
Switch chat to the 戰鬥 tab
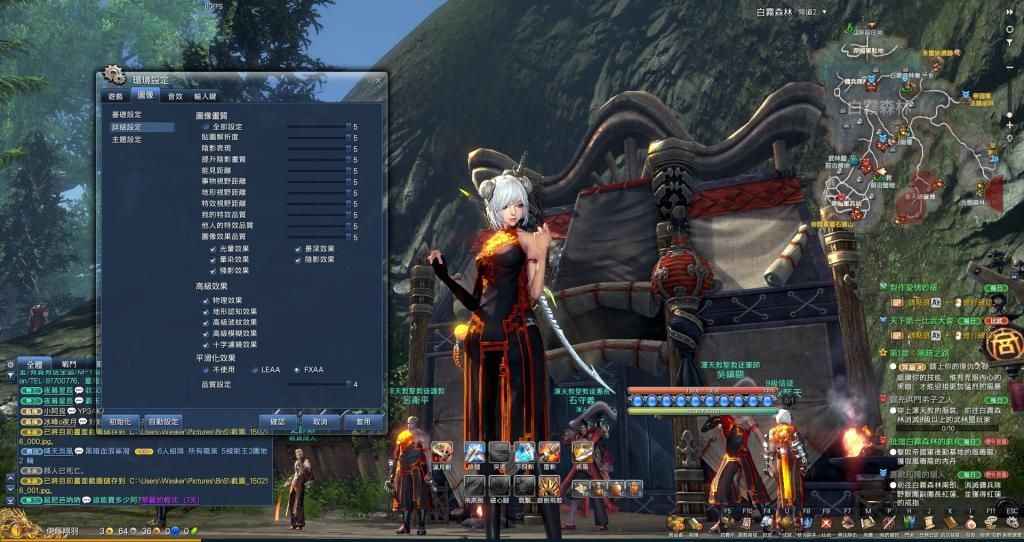point(68,365)
